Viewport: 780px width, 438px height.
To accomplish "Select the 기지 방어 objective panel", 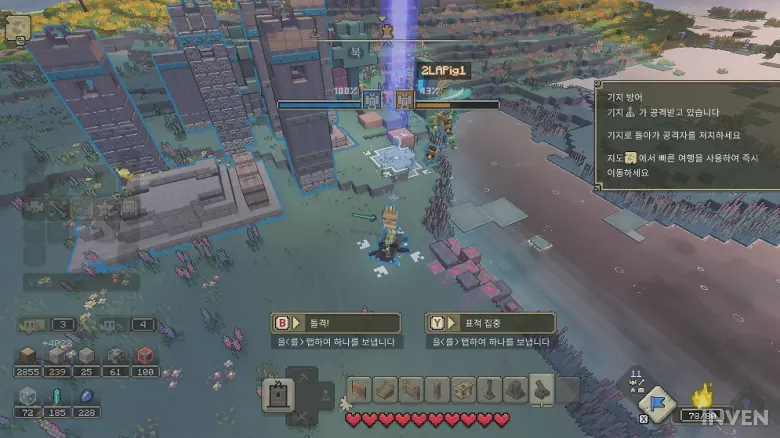I will point(686,136).
